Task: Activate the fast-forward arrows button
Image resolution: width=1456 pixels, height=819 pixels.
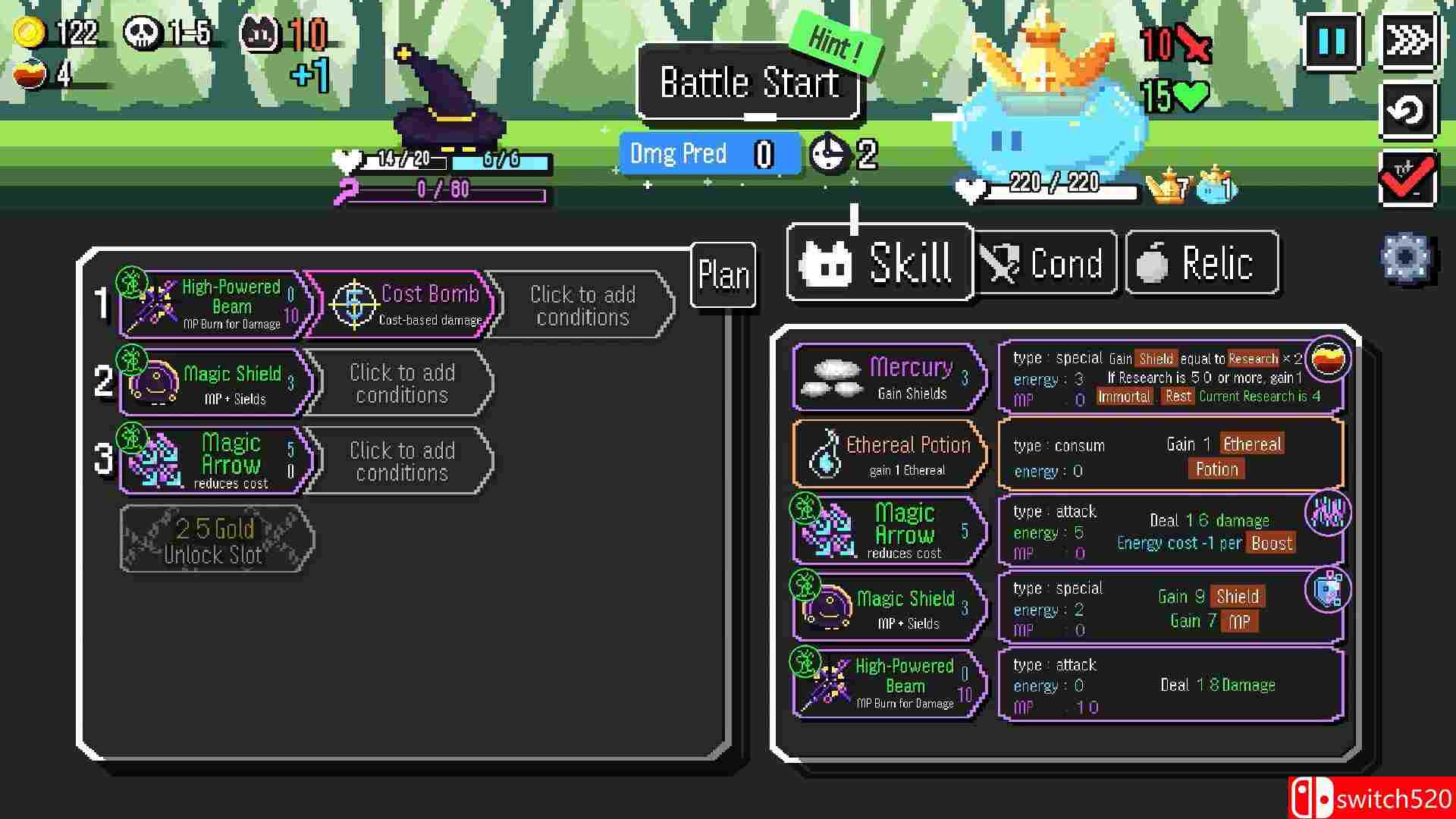Action: point(1407,41)
